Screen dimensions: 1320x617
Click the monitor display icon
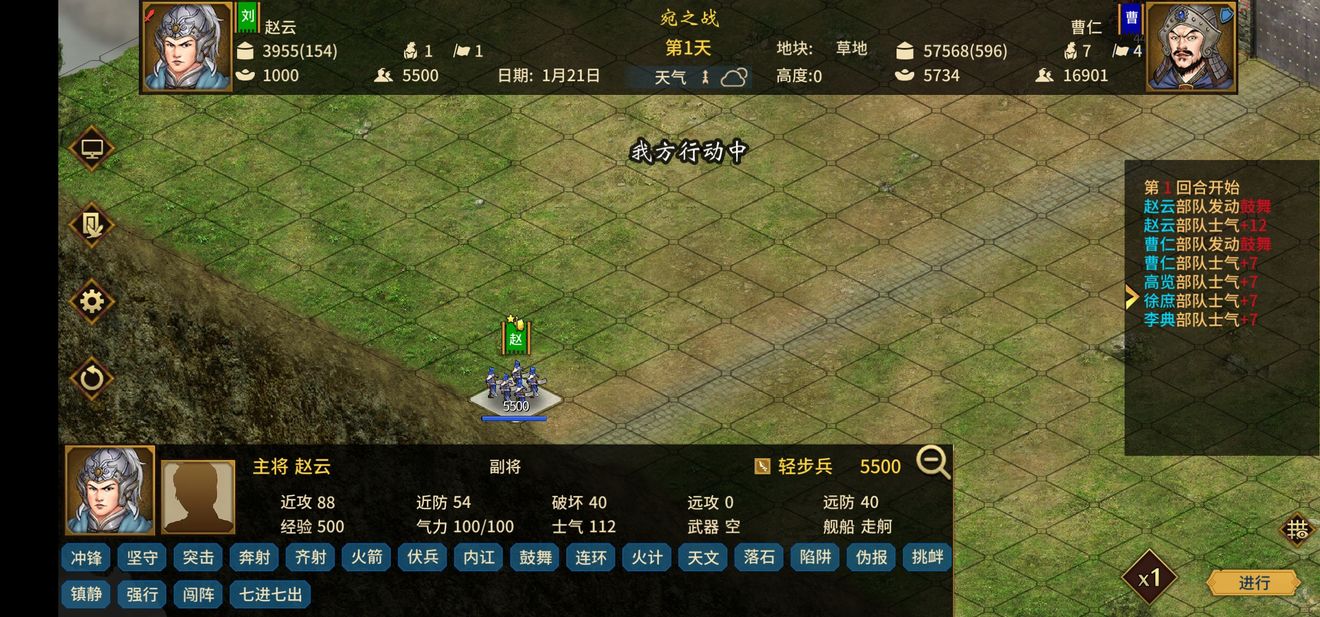tap(92, 149)
